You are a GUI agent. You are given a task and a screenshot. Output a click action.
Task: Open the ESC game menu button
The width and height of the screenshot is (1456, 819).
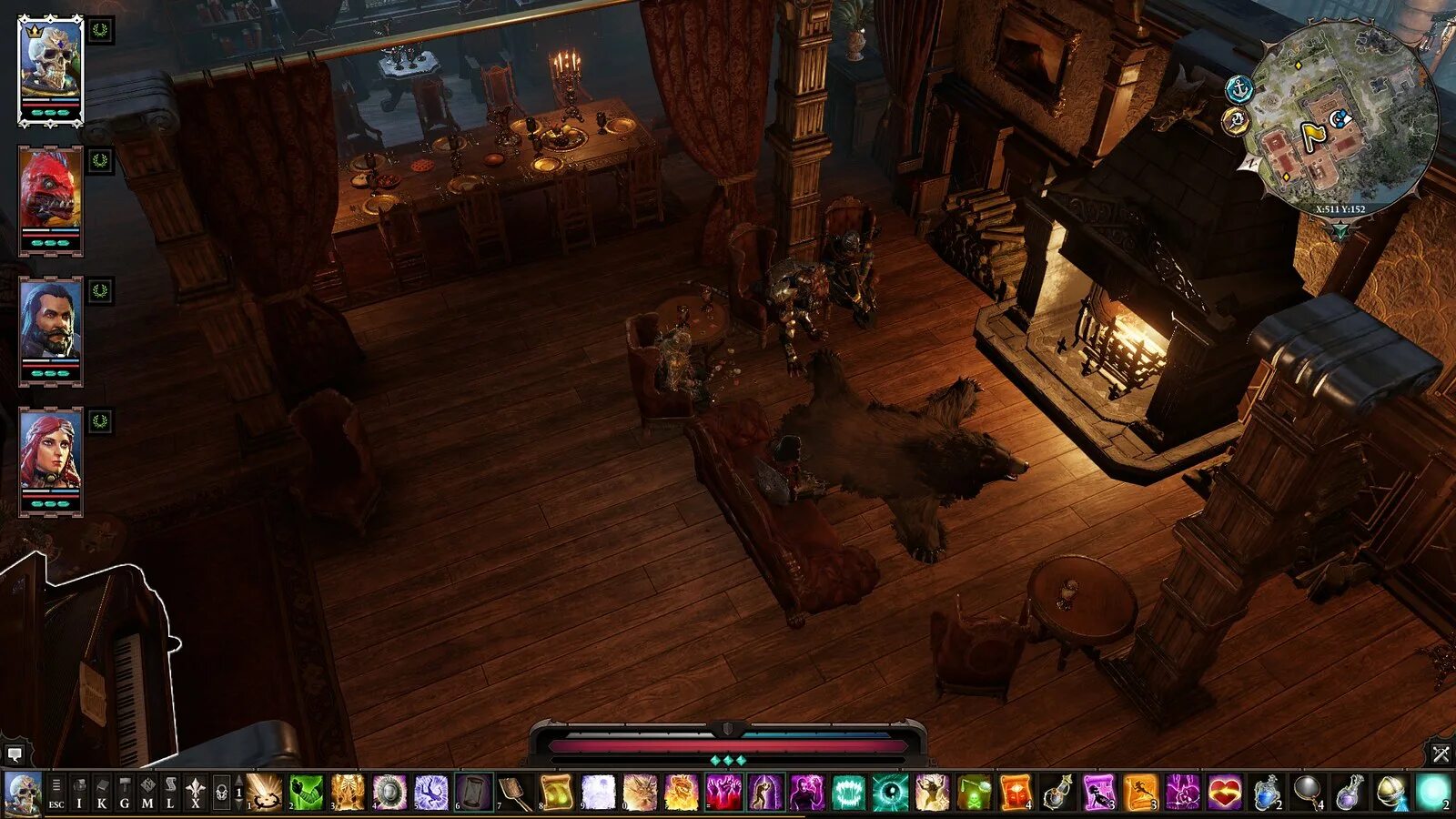point(56,793)
